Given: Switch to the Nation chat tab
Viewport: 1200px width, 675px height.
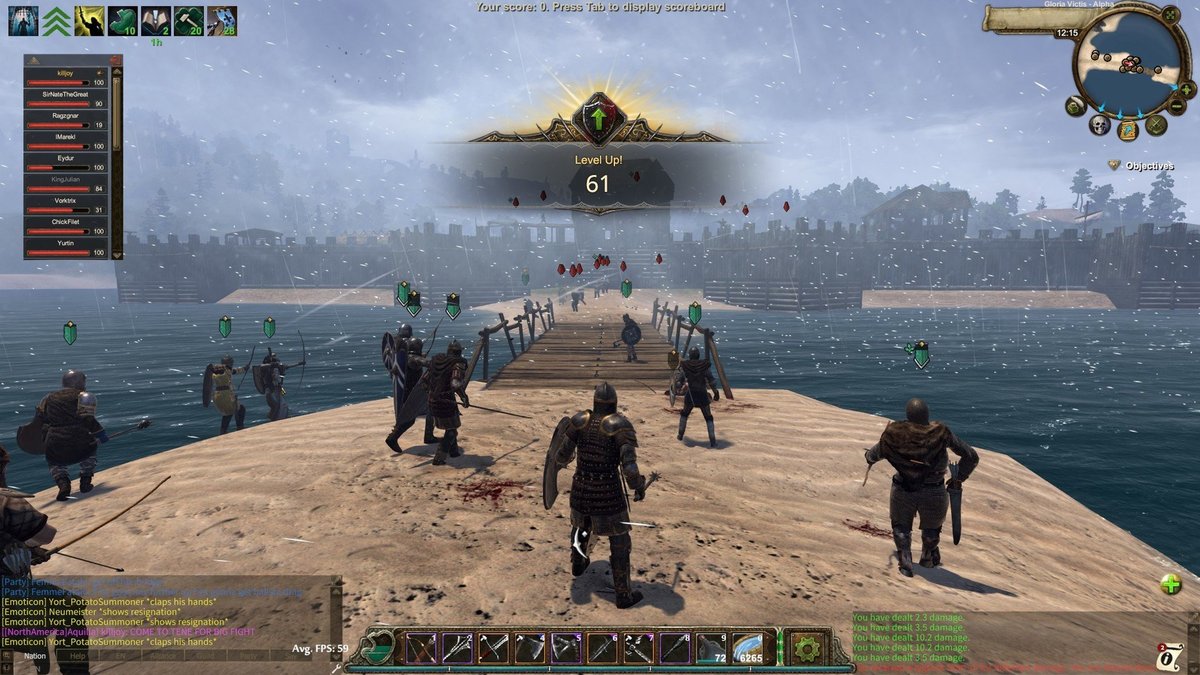Looking at the screenshot, I should (x=36, y=656).
